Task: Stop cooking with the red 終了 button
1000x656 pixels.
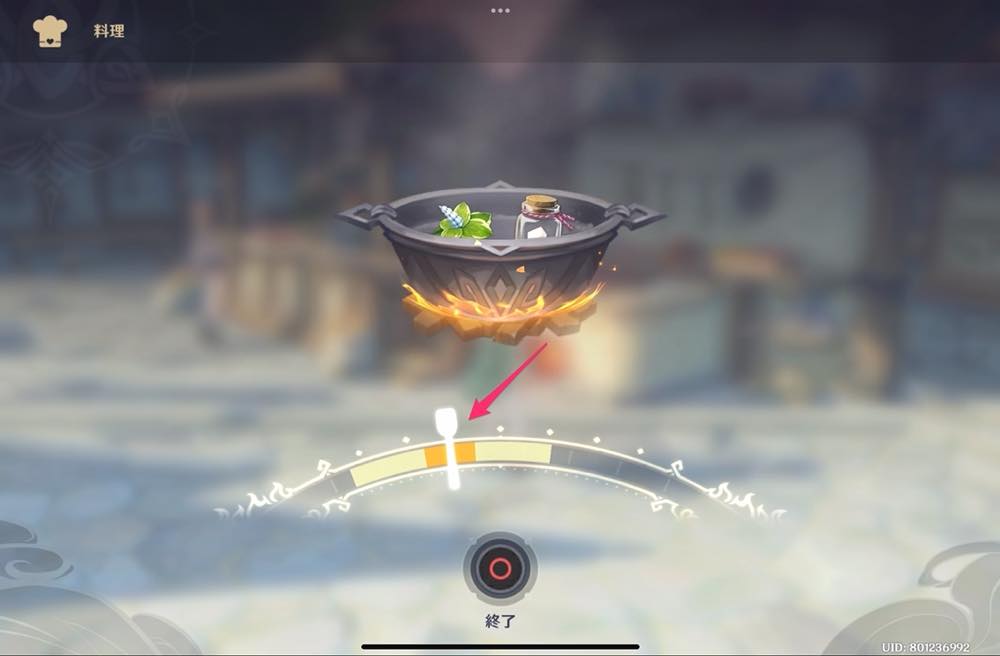Action: [500, 569]
